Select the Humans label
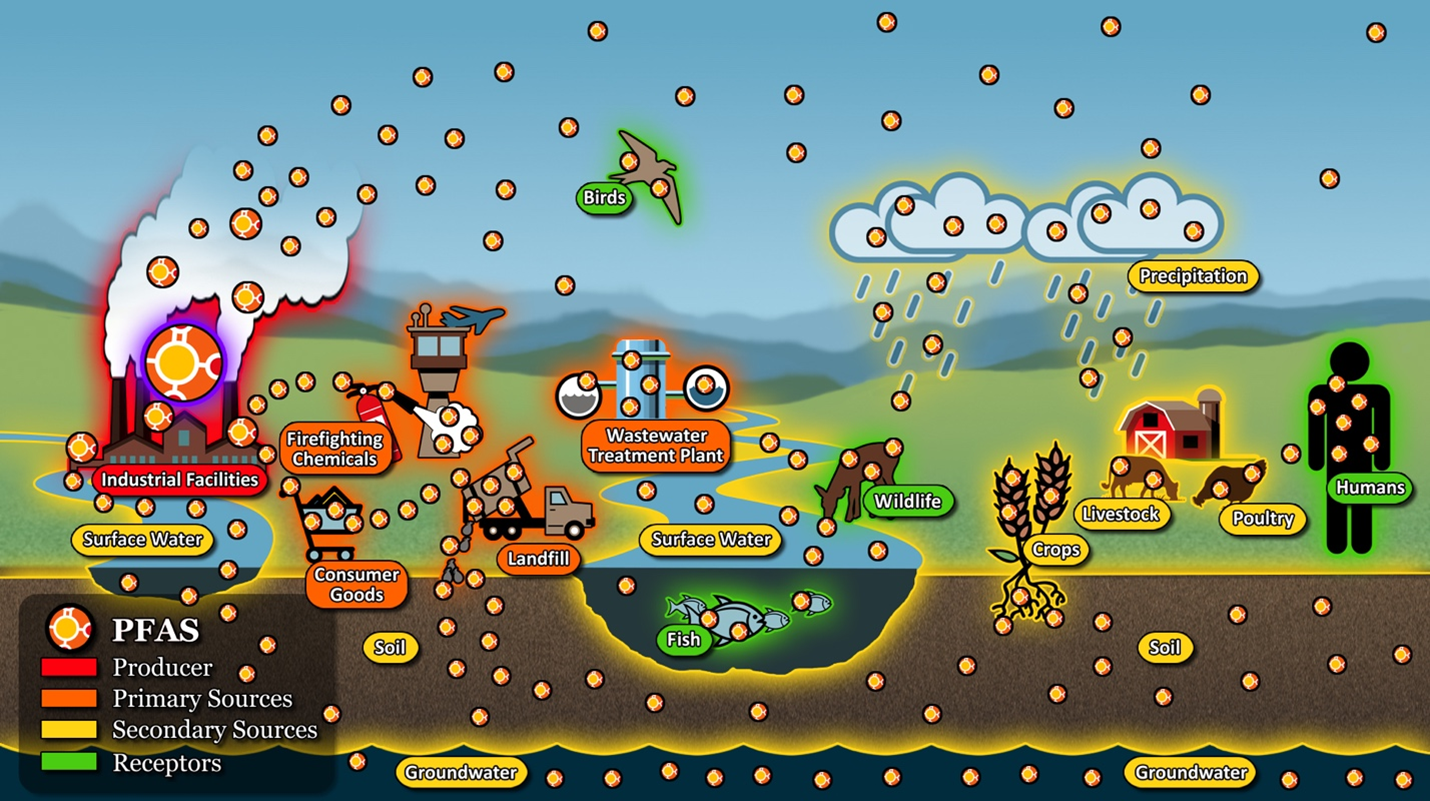1430x801 pixels. click(1371, 489)
